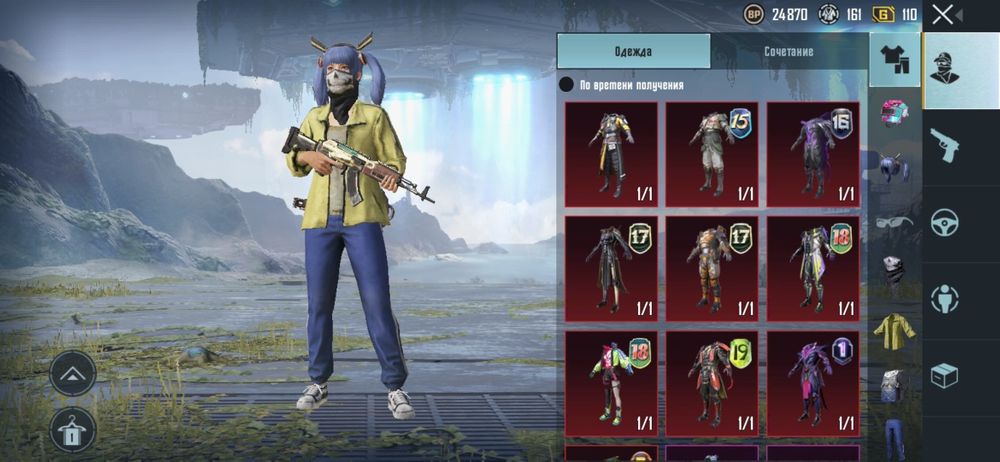Open the hanger wardrobe round button
The width and height of the screenshot is (1000, 462).
tap(73, 430)
